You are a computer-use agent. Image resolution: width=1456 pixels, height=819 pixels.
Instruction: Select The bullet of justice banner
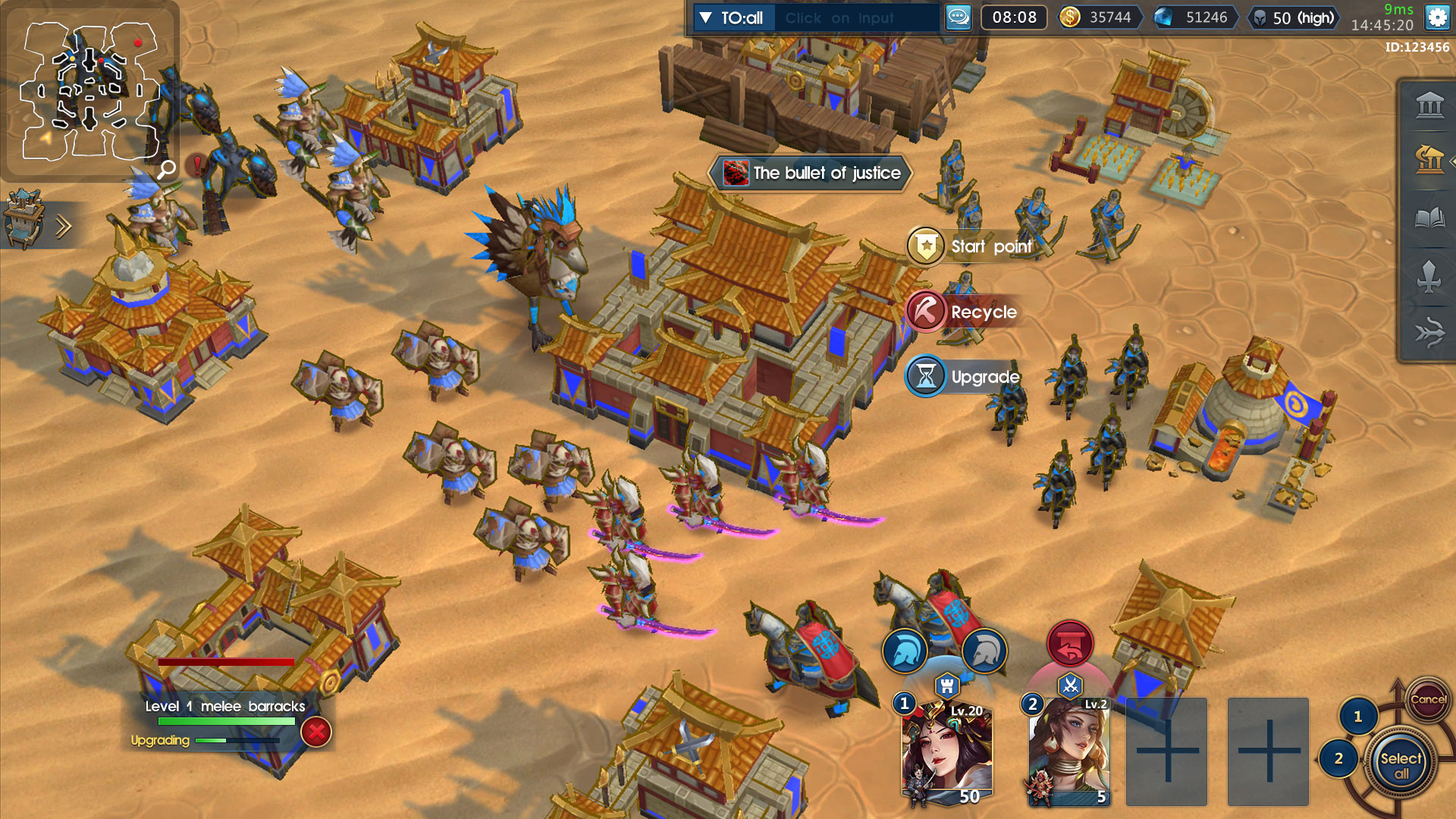[810, 173]
